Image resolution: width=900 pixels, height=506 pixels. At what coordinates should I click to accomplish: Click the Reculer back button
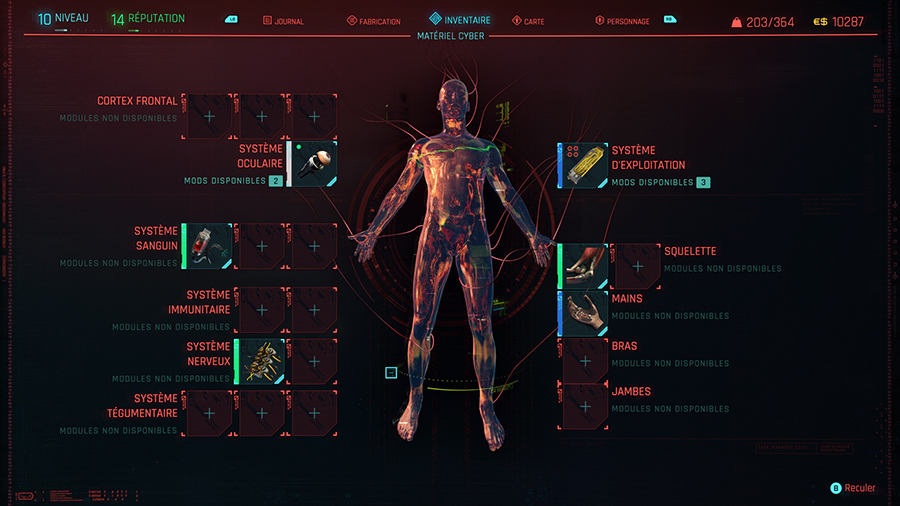click(x=853, y=488)
